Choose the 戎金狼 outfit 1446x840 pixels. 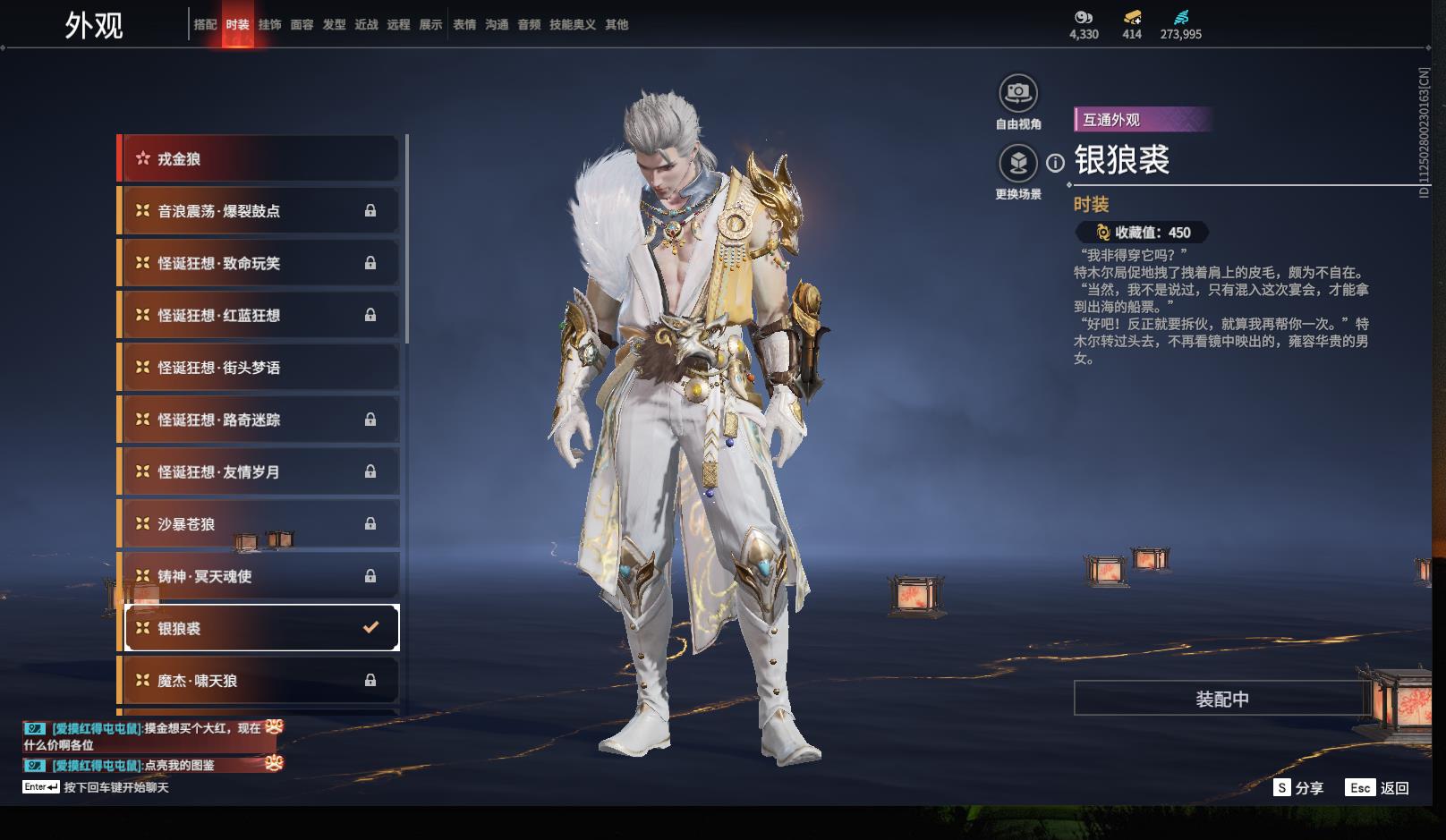259,159
